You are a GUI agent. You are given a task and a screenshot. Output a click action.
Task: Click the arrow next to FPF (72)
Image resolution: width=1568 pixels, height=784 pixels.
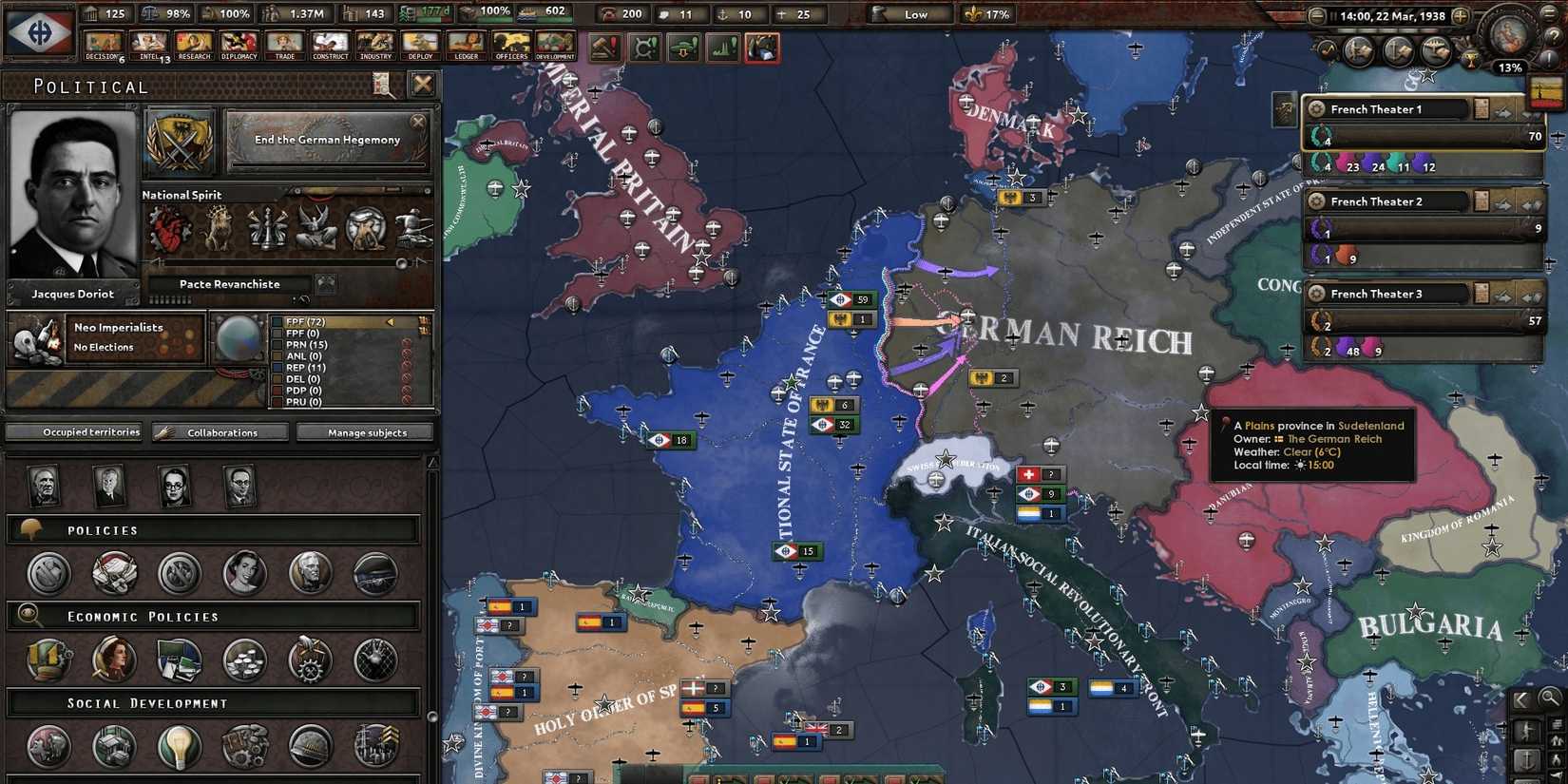click(390, 322)
